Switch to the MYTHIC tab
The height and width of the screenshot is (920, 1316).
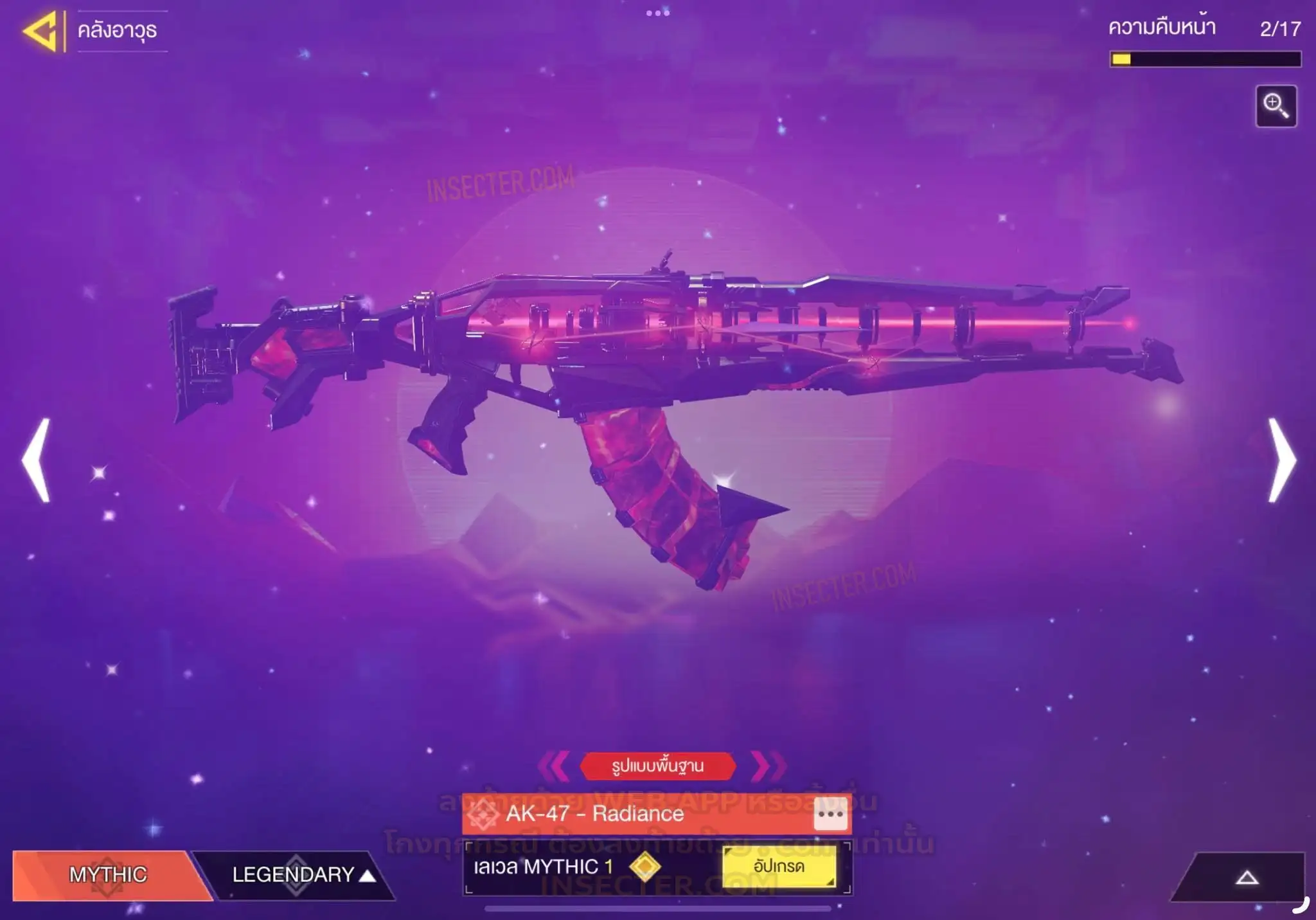(x=108, y=874)
